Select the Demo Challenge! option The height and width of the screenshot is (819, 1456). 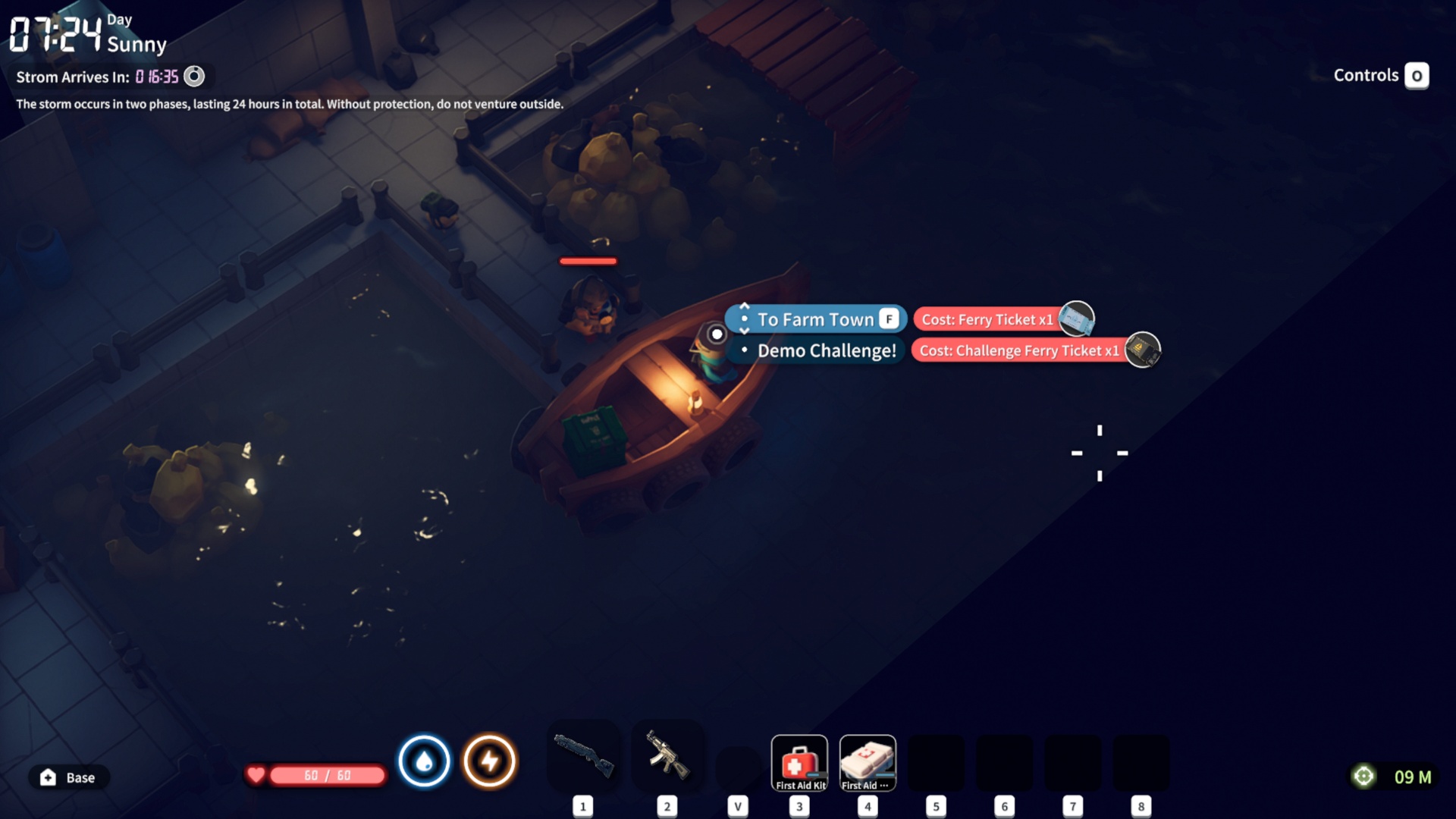click(826, 350)
